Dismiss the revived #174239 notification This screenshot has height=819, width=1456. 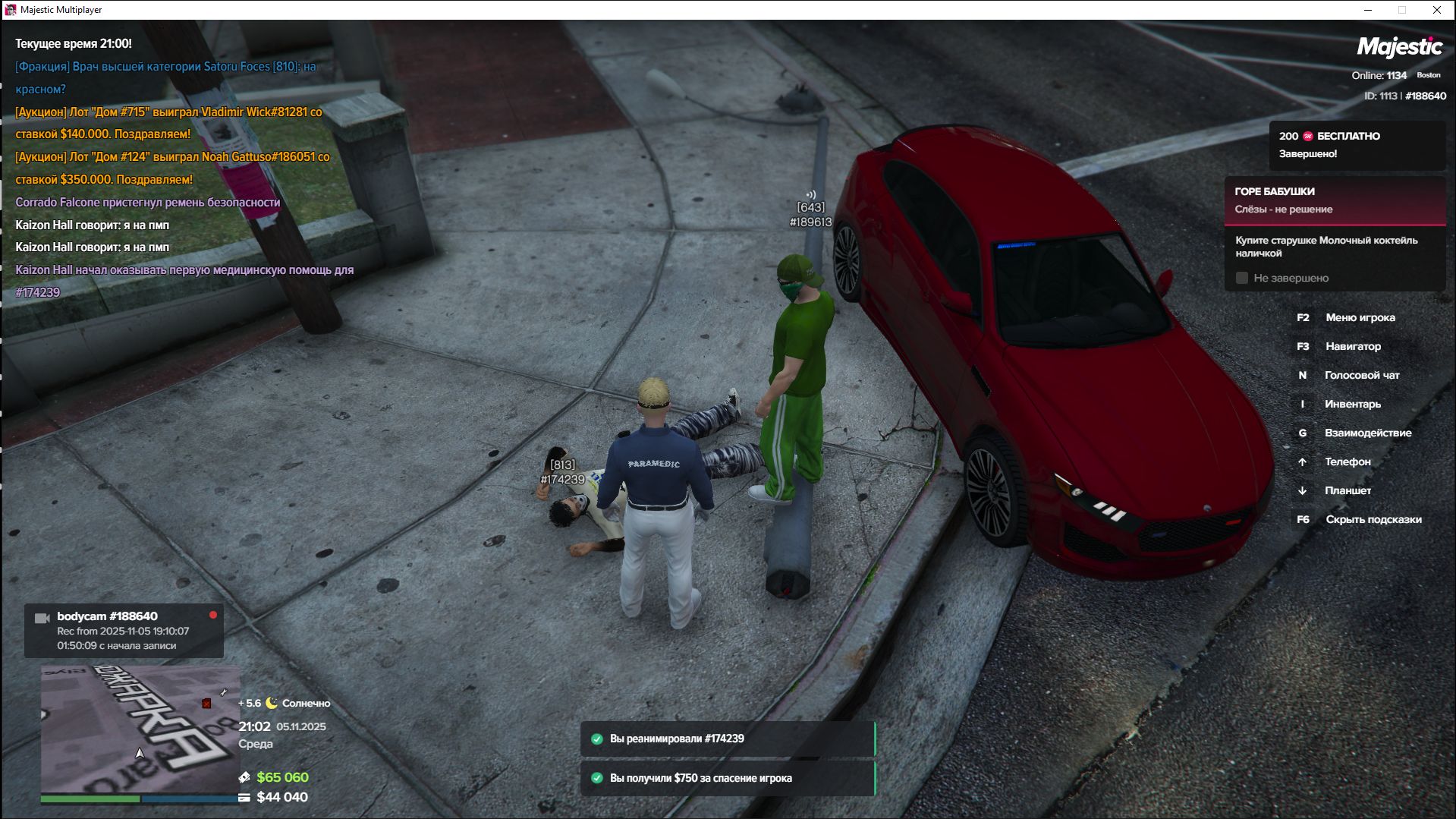[x=728, y=739]
